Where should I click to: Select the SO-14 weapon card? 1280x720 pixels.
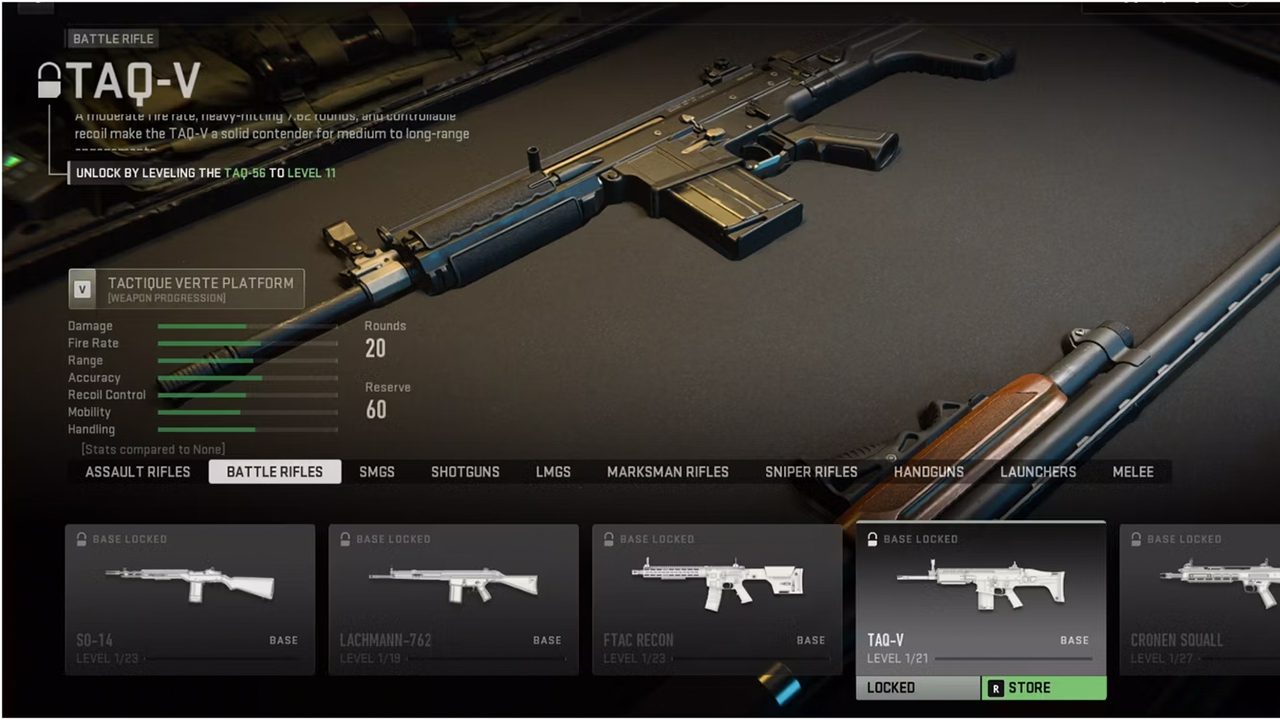point(190,598)
